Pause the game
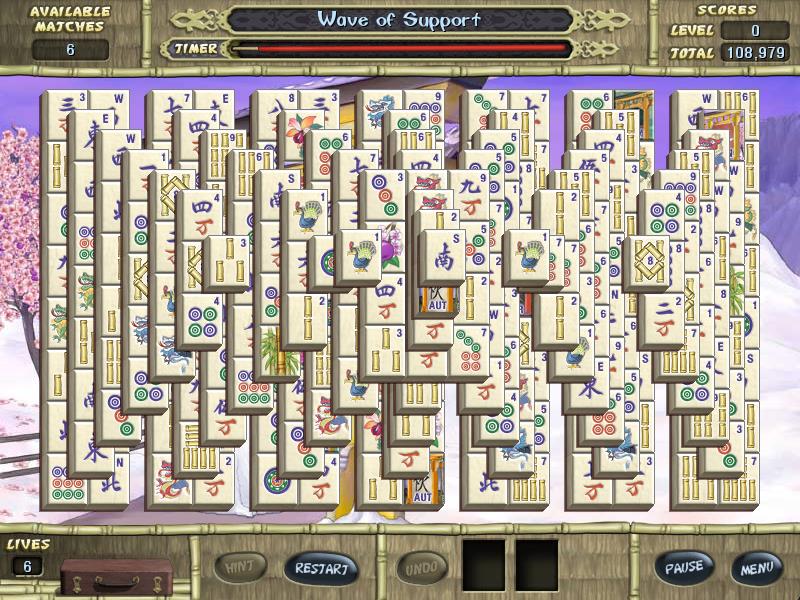Image resolution: width=800 pixels, height=600 pixels. click(x=684, y=568)
